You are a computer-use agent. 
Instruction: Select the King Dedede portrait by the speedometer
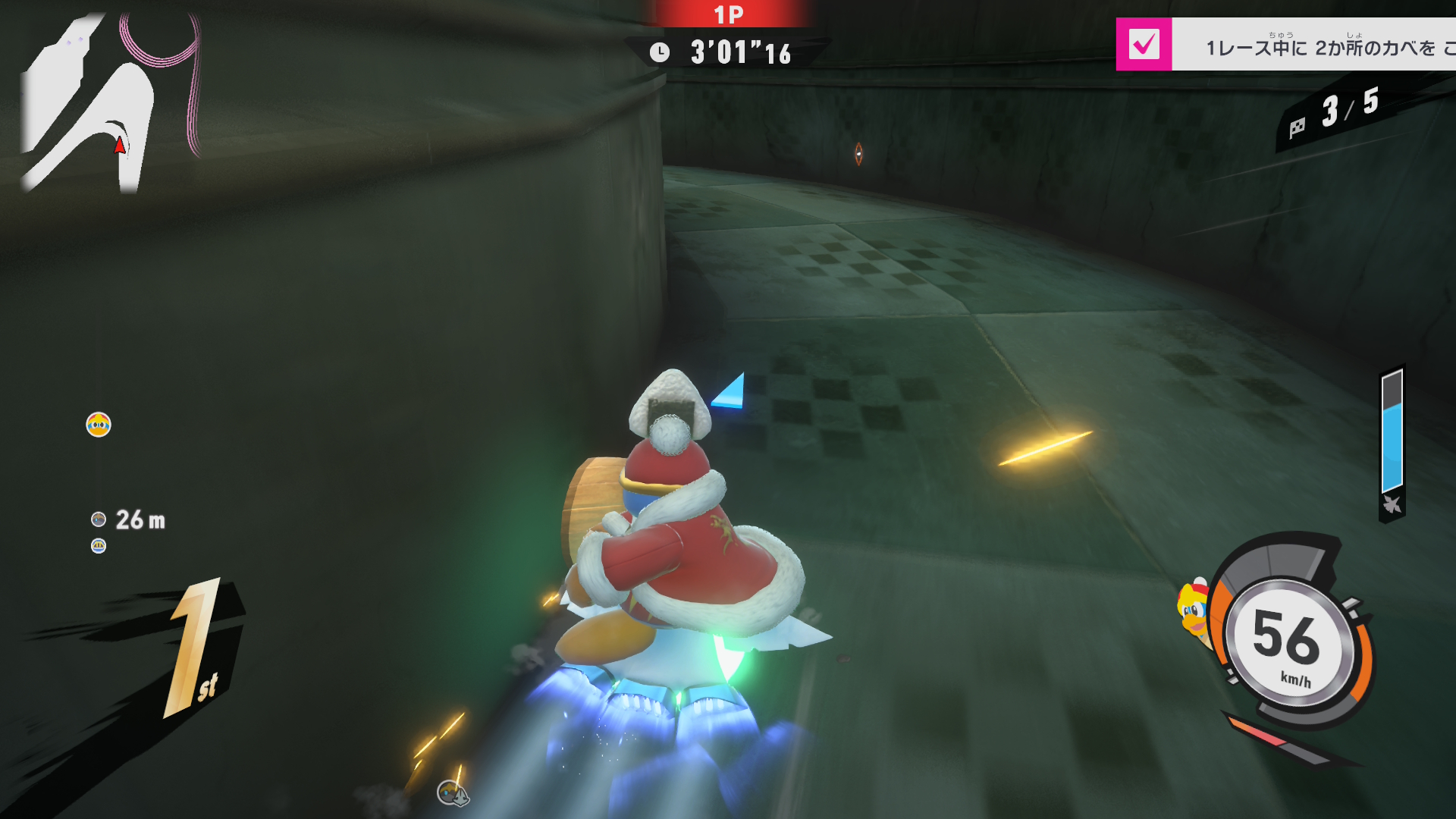(x=1193, y=612)
